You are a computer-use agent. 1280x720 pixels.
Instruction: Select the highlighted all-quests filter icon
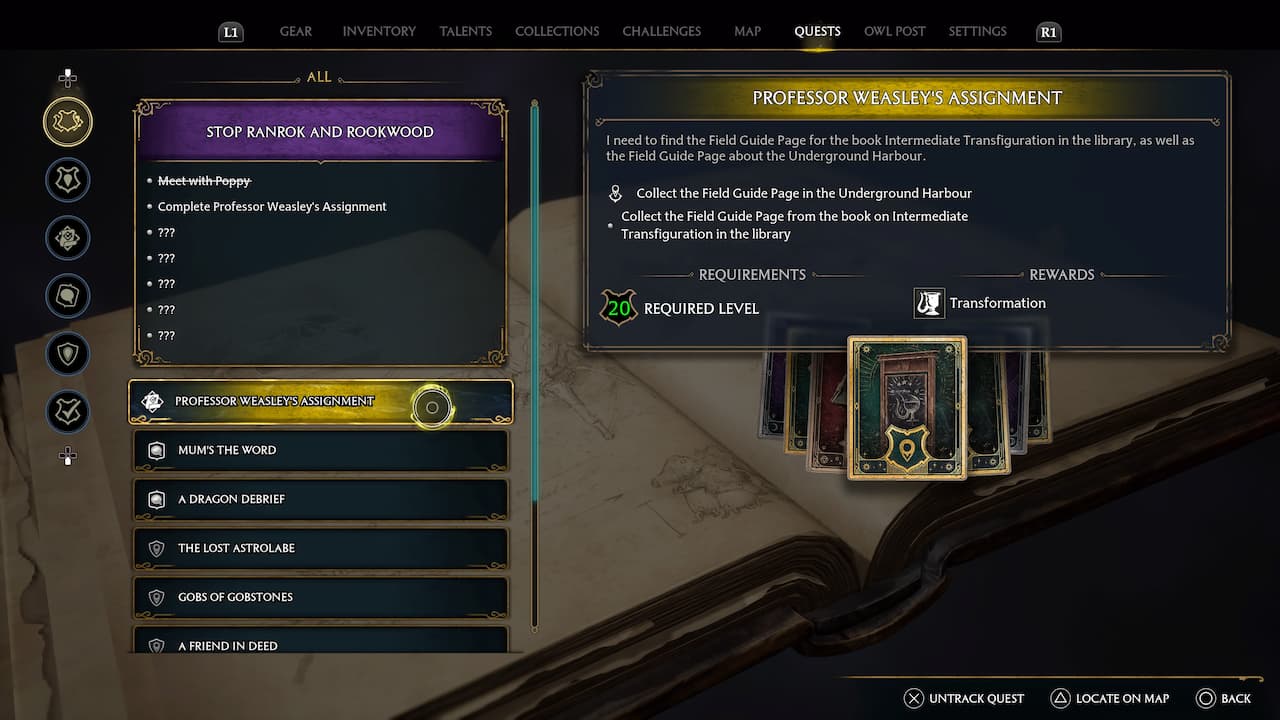pyautogui.click(x=68, y=122)
